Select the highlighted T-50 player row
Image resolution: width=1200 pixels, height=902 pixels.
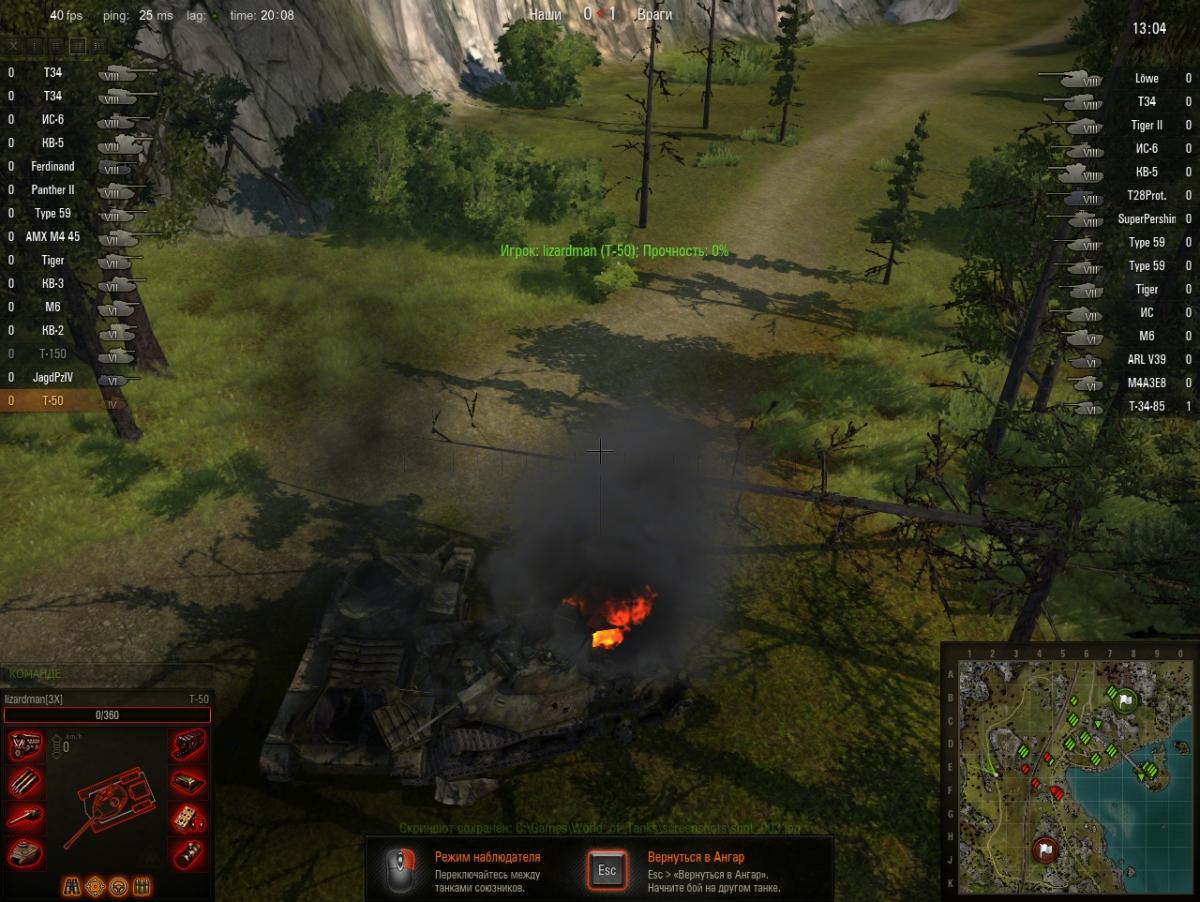pos(53,401)
